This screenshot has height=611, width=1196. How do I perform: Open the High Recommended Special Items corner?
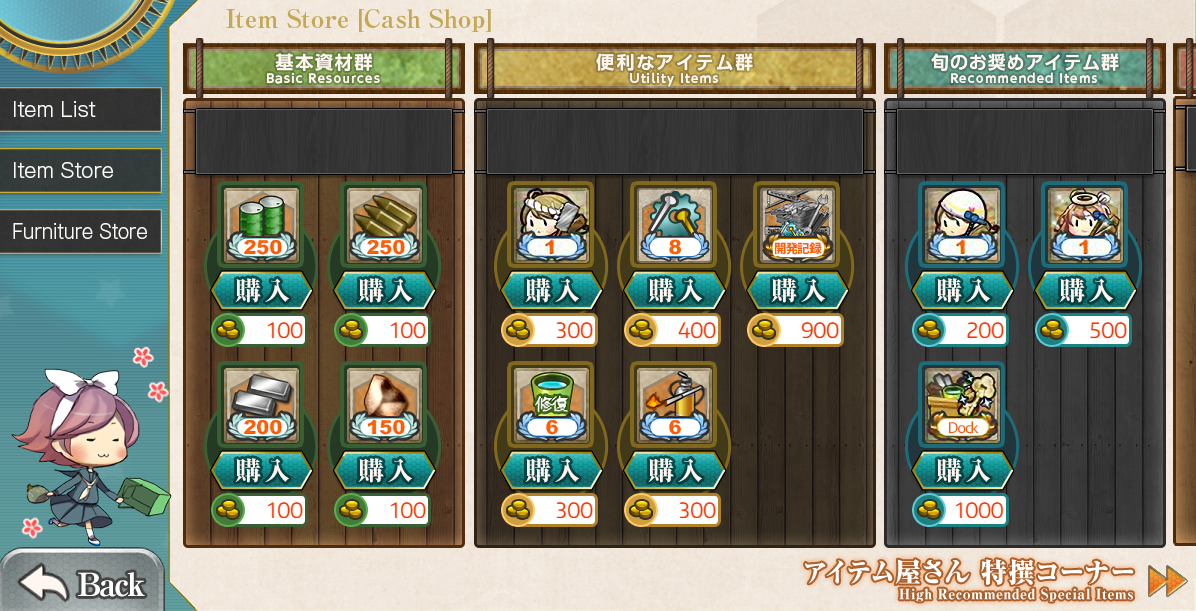tap(1166, 581)
